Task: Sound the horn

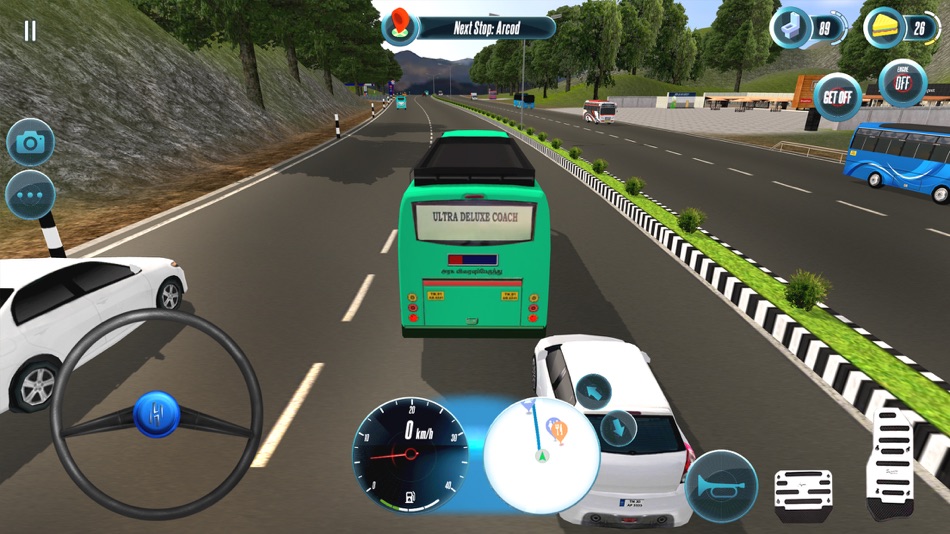Action: pos(721,486)
